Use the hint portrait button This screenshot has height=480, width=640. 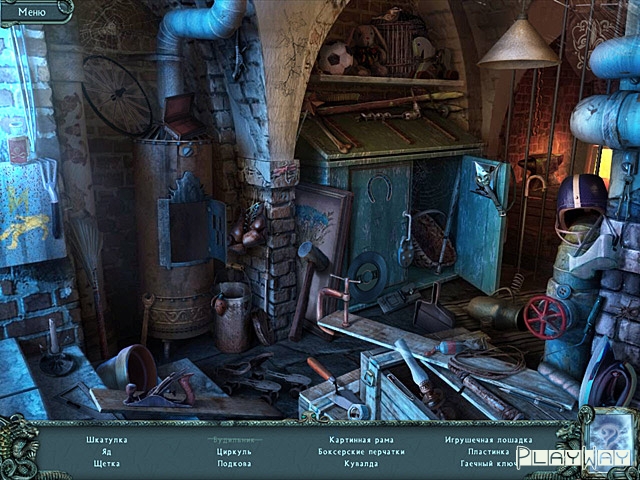[x=604, y=438]
